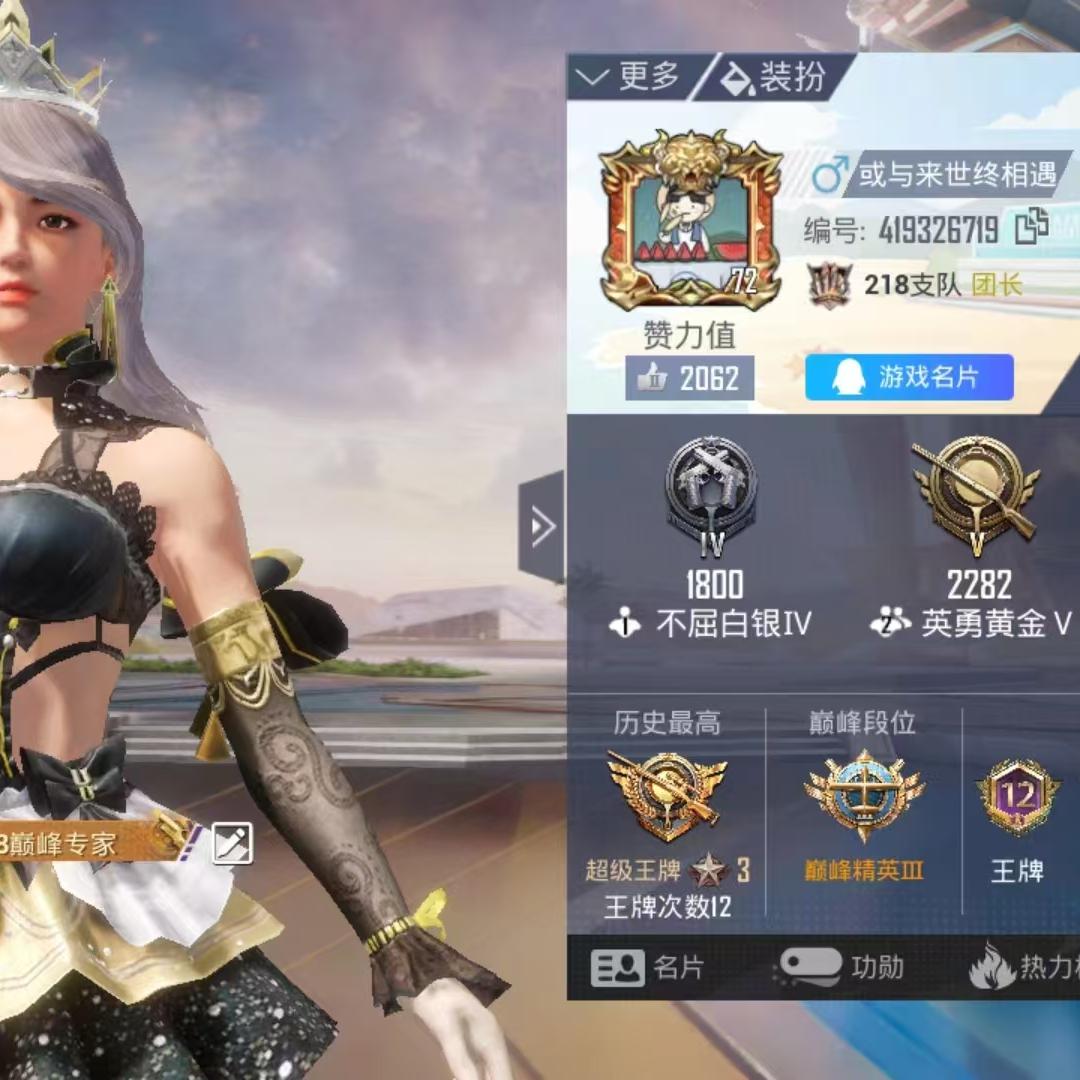This screenshot has width=1080, height=1080.
Task: View the 英勇黄金V squad rank badge
Action: click(x=977, y=492)
